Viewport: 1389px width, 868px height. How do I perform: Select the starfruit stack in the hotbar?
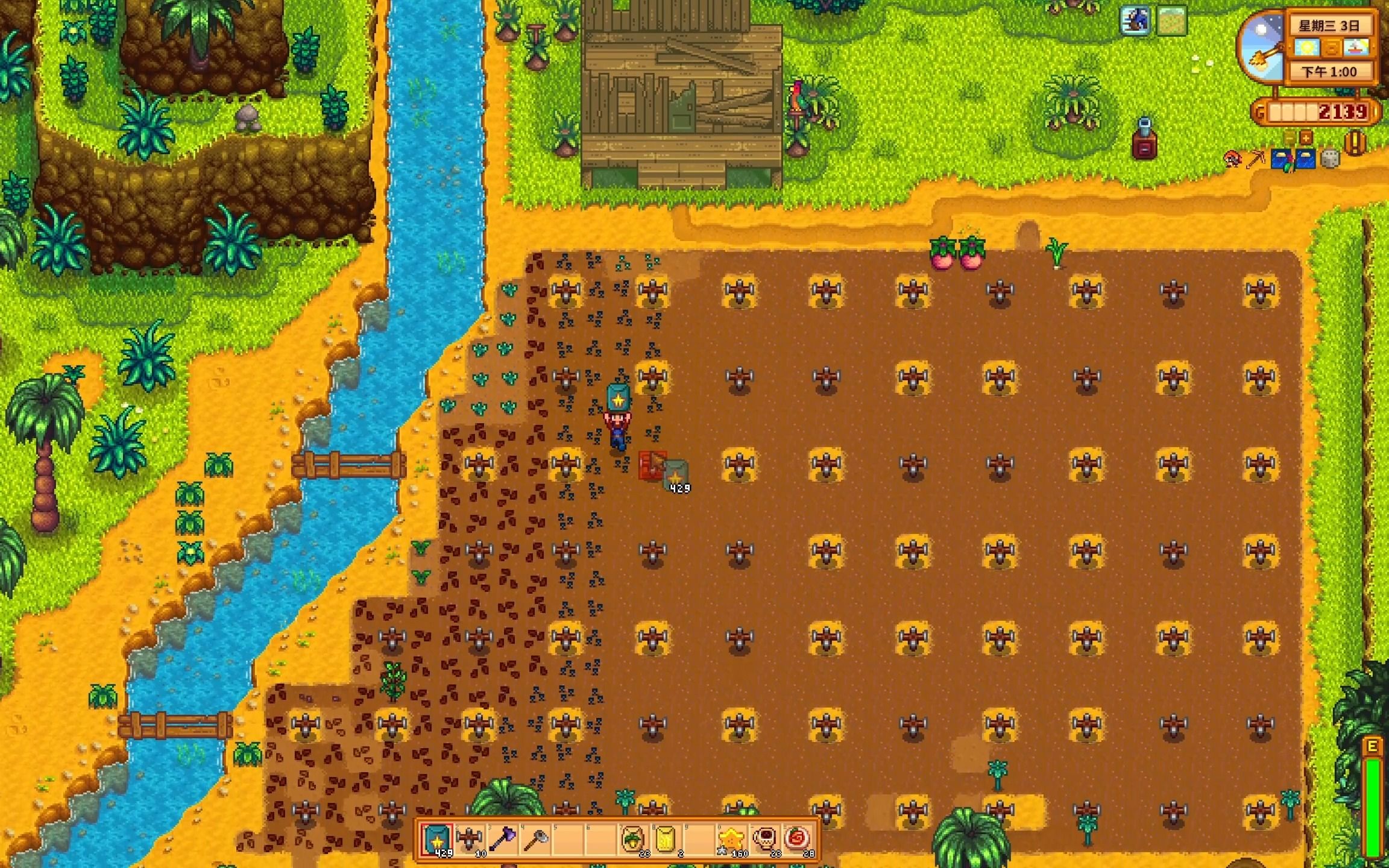click(731, 838)
